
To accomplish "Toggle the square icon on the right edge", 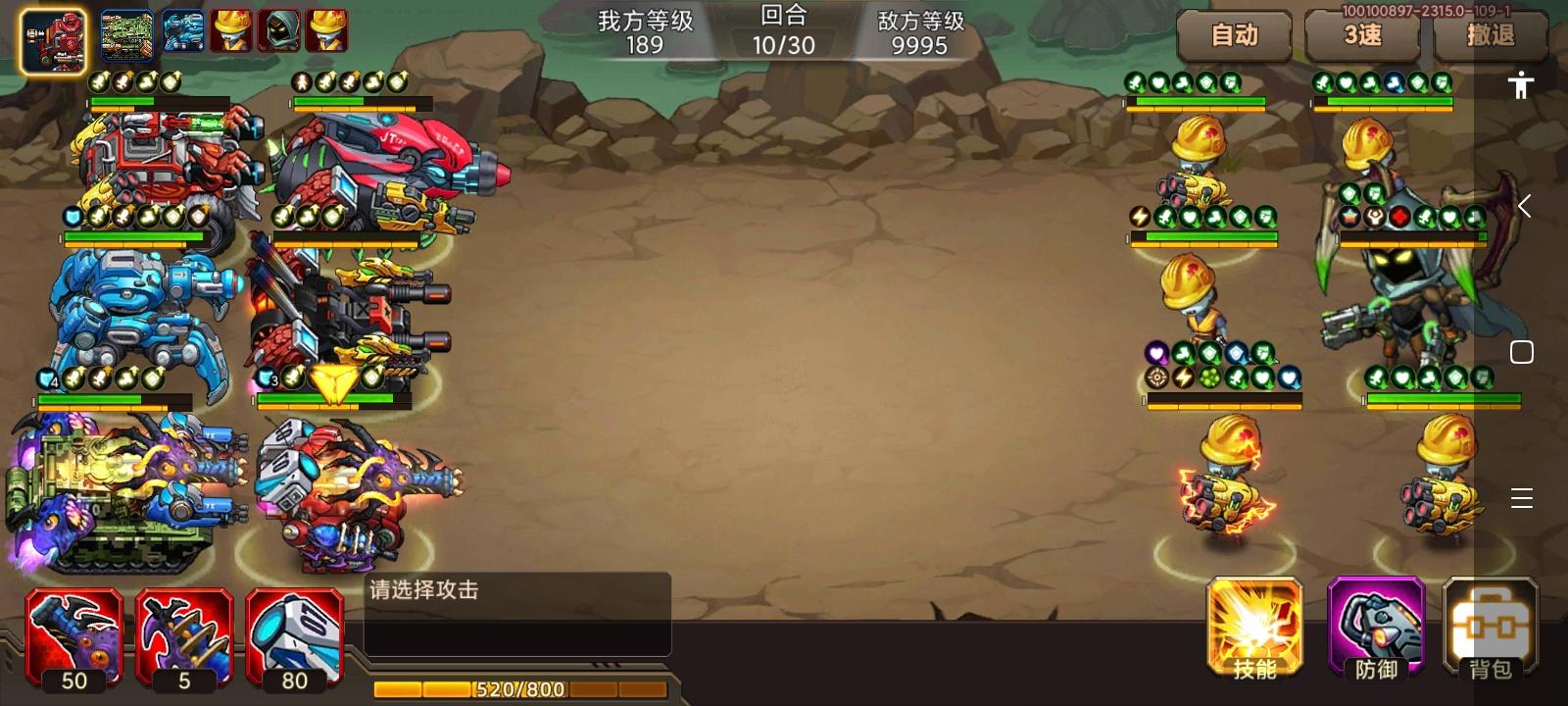I will 1522,352.
